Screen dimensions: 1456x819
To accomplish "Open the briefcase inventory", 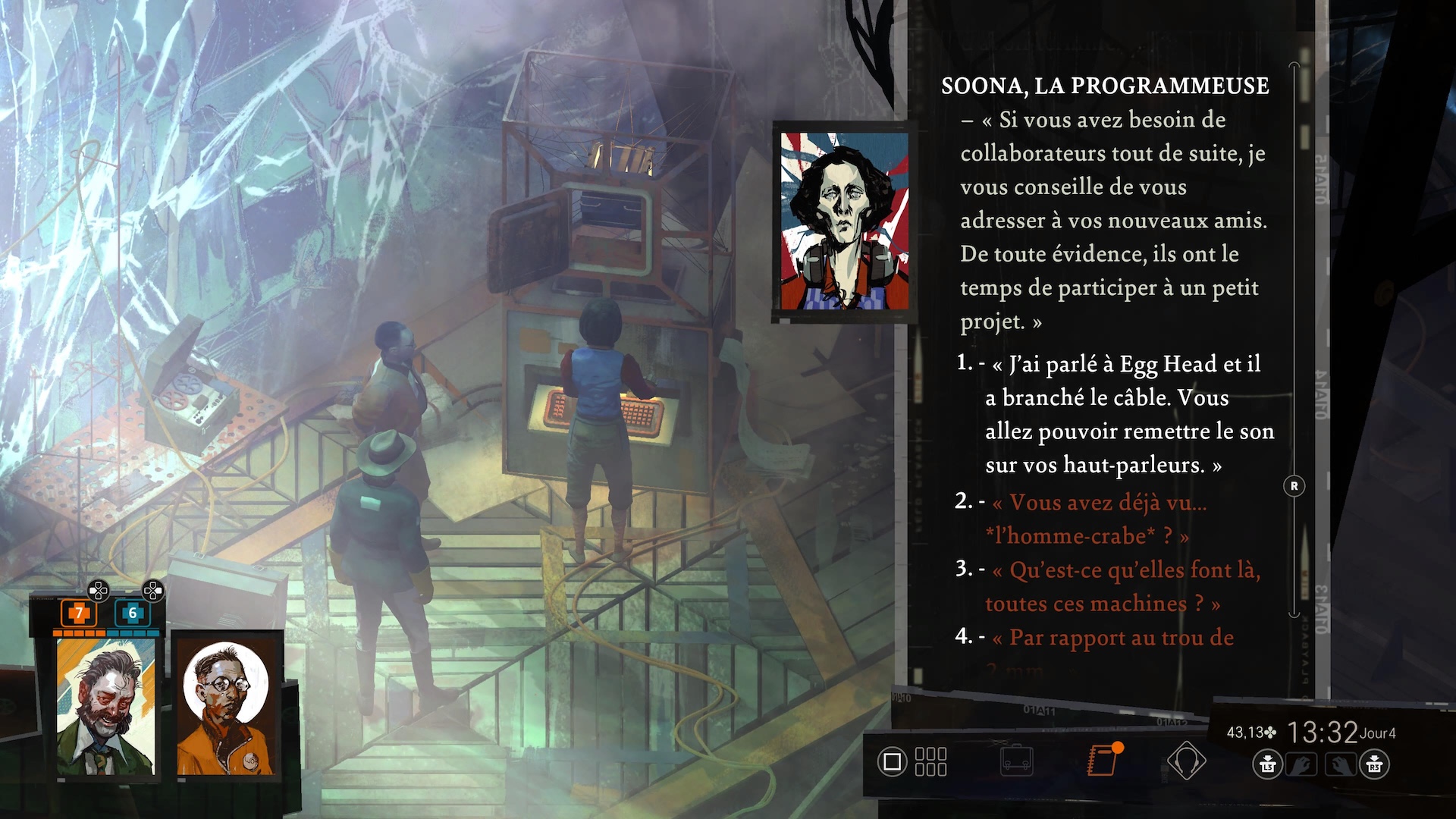I will pos(1017,761).
